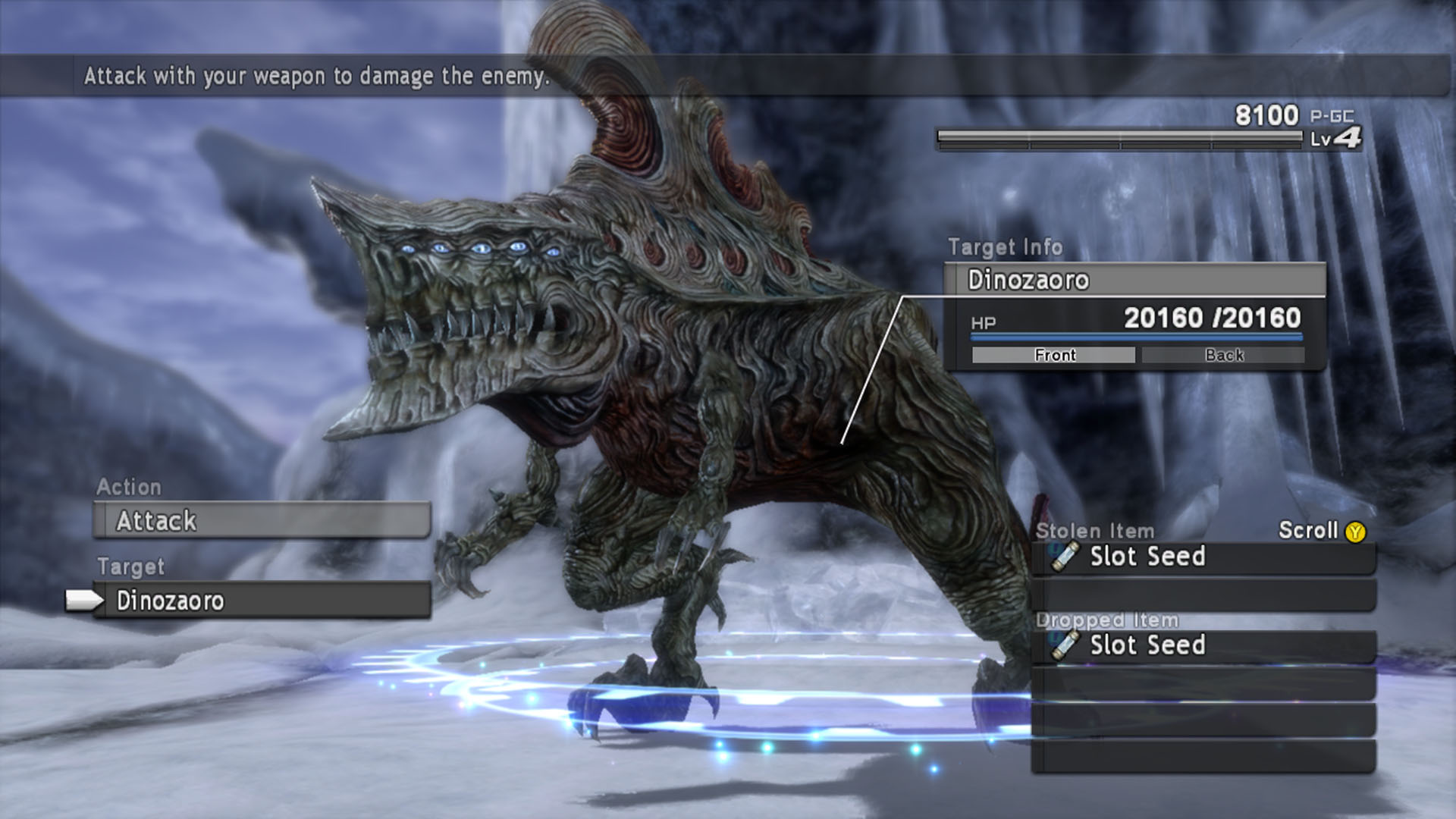Switch to the Back target tab
This screenshot has width=1456, height=819.
point(1223,355)
